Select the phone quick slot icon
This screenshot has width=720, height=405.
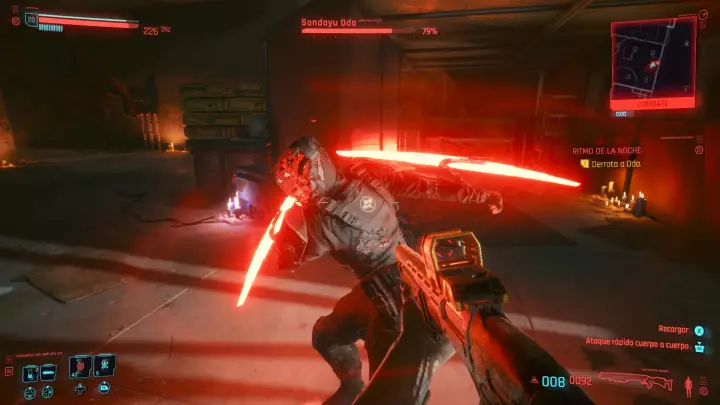pyautogui.click(x=31, y=371)
